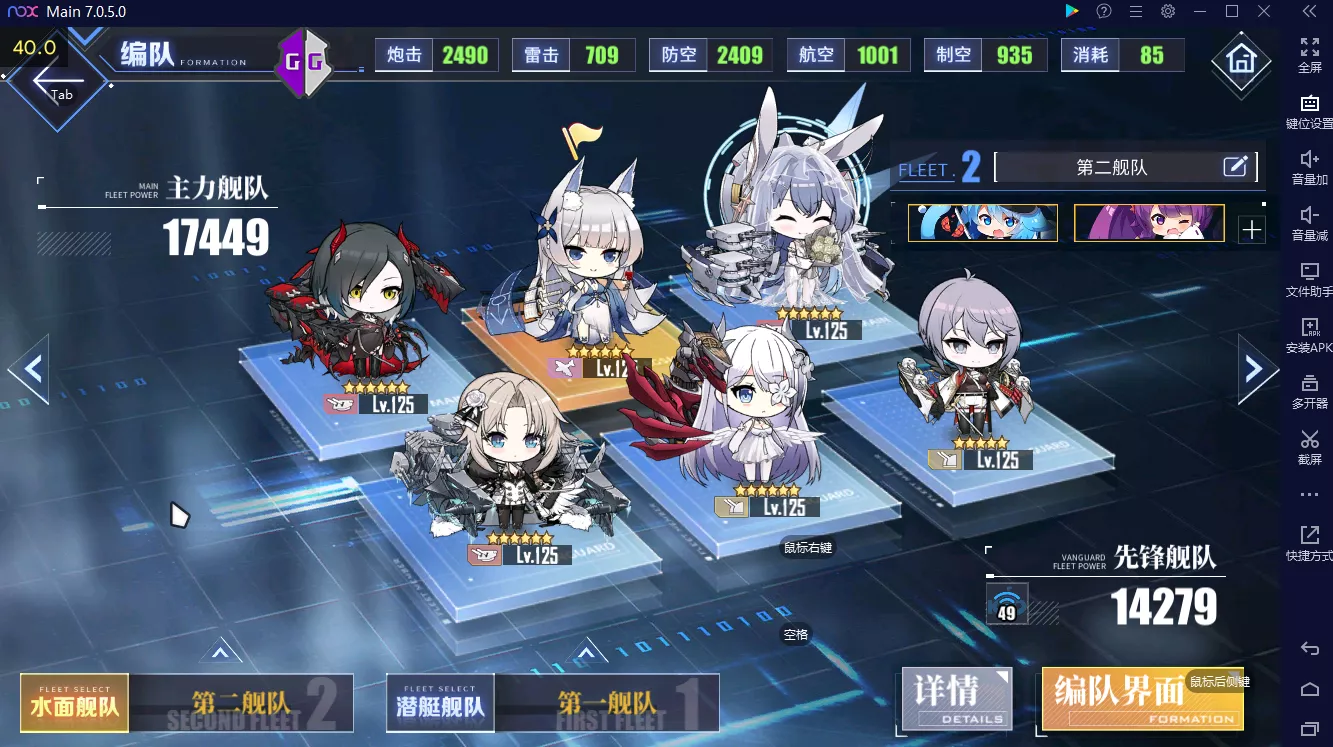Screen dimensions: 1333x747
Task: Return to the home screen
Action: click(x=1240, y=59)
